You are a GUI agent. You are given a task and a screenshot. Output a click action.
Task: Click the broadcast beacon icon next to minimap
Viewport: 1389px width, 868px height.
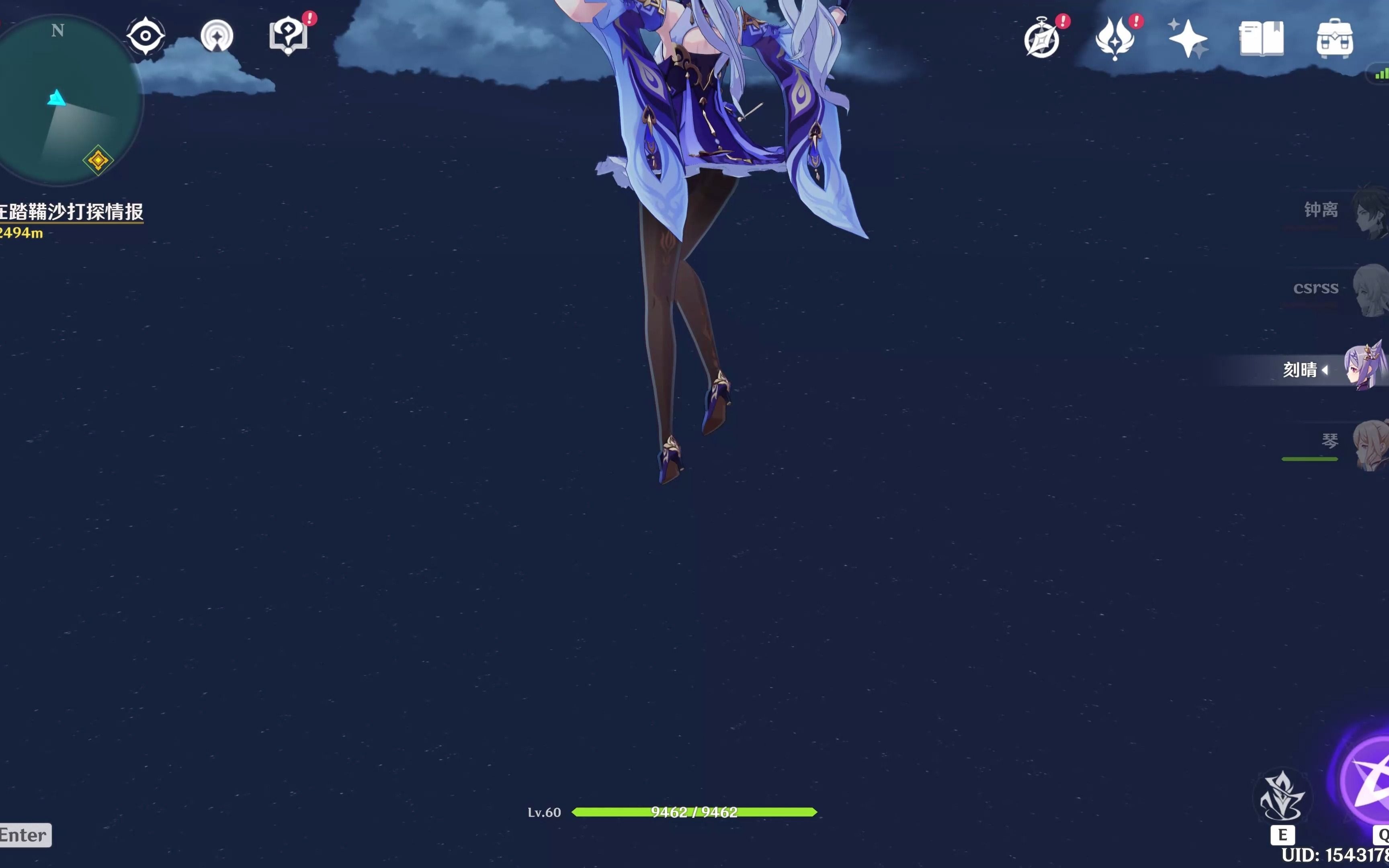[x=216, y=36]
